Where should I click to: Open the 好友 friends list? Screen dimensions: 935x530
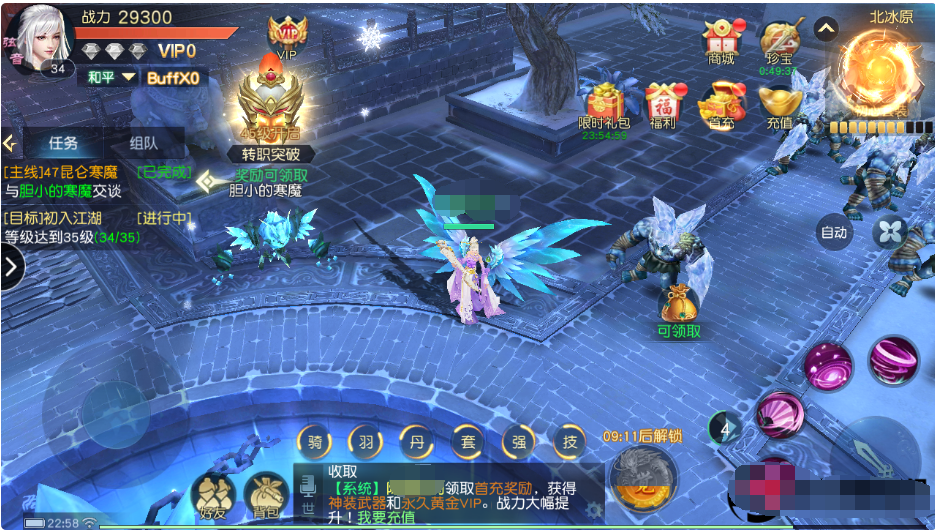[212, 495]
